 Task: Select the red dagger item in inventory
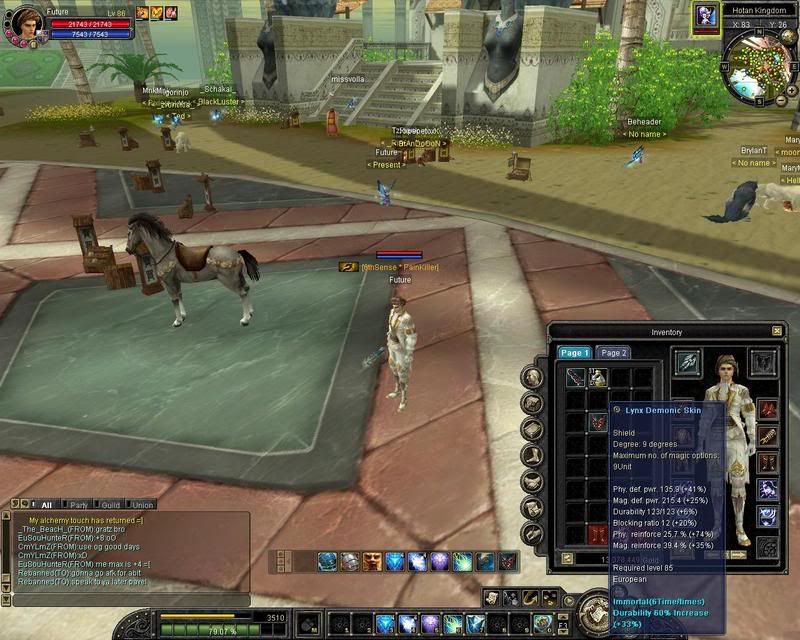pos(576,378)
